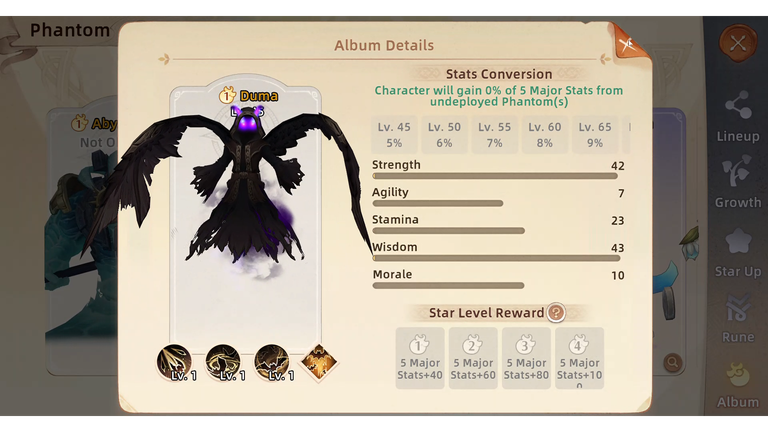The width and height of the screenshot is (768, 432).
Task: Inspect the swirling vortex skill icon
Action: coord(222,361)
